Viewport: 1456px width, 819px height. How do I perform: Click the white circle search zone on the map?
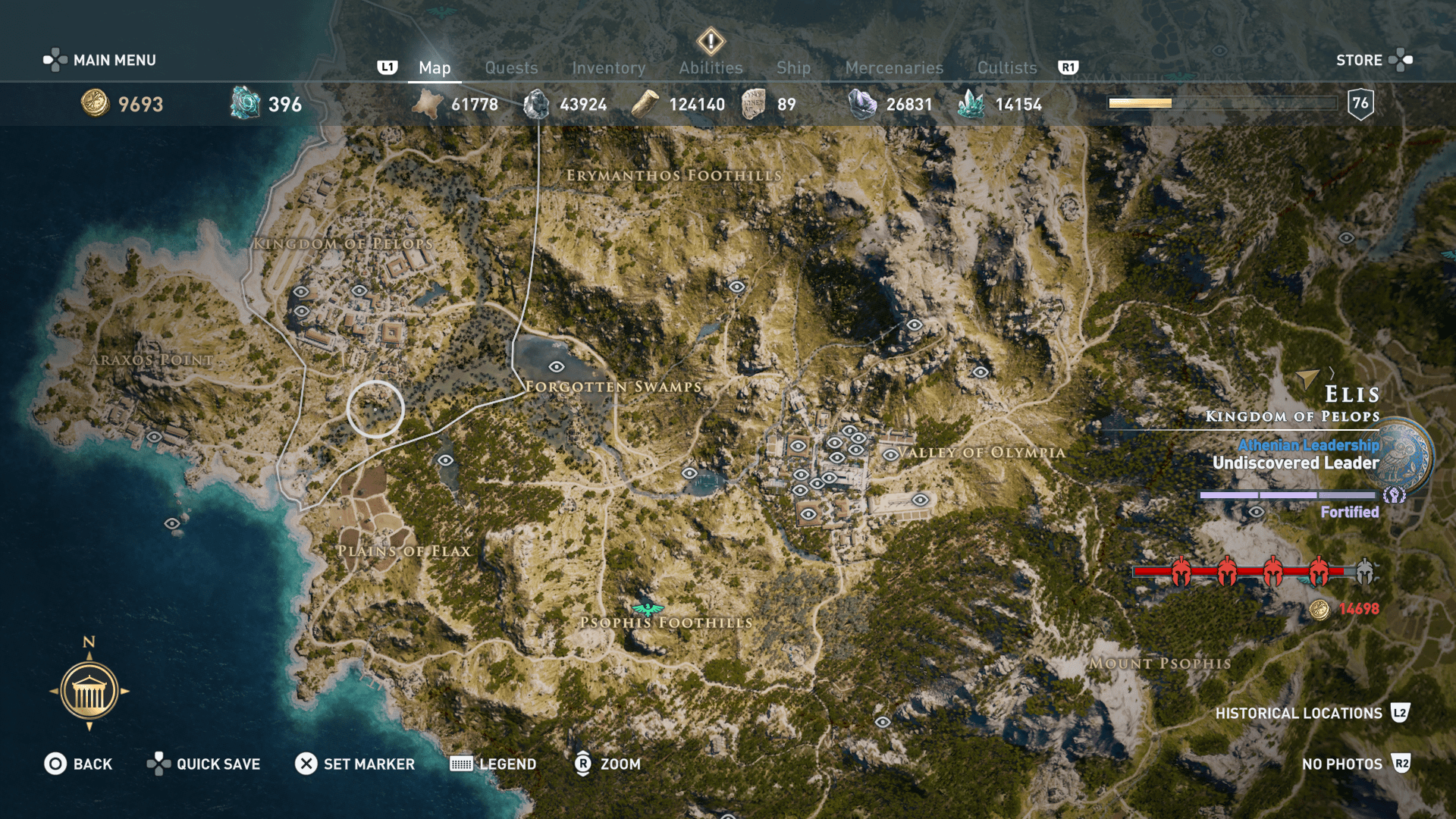377,408
